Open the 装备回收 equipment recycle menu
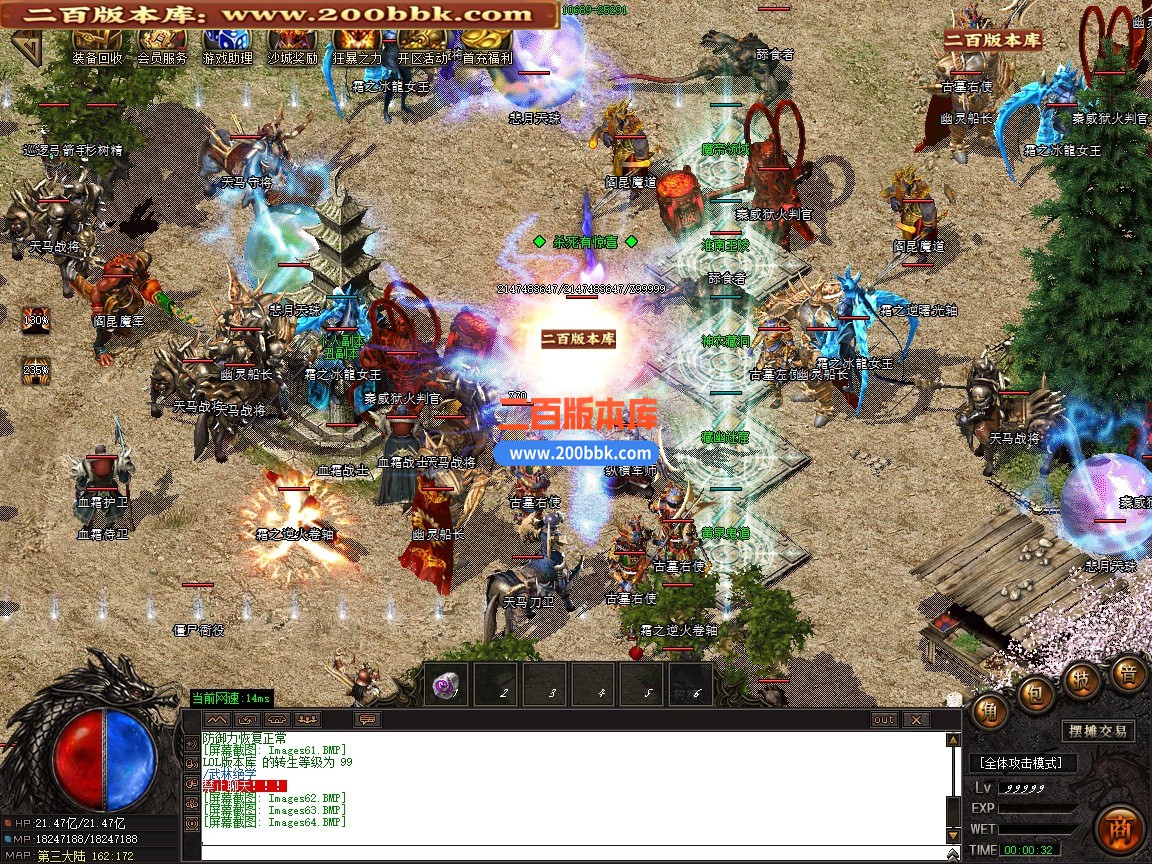 98,45
